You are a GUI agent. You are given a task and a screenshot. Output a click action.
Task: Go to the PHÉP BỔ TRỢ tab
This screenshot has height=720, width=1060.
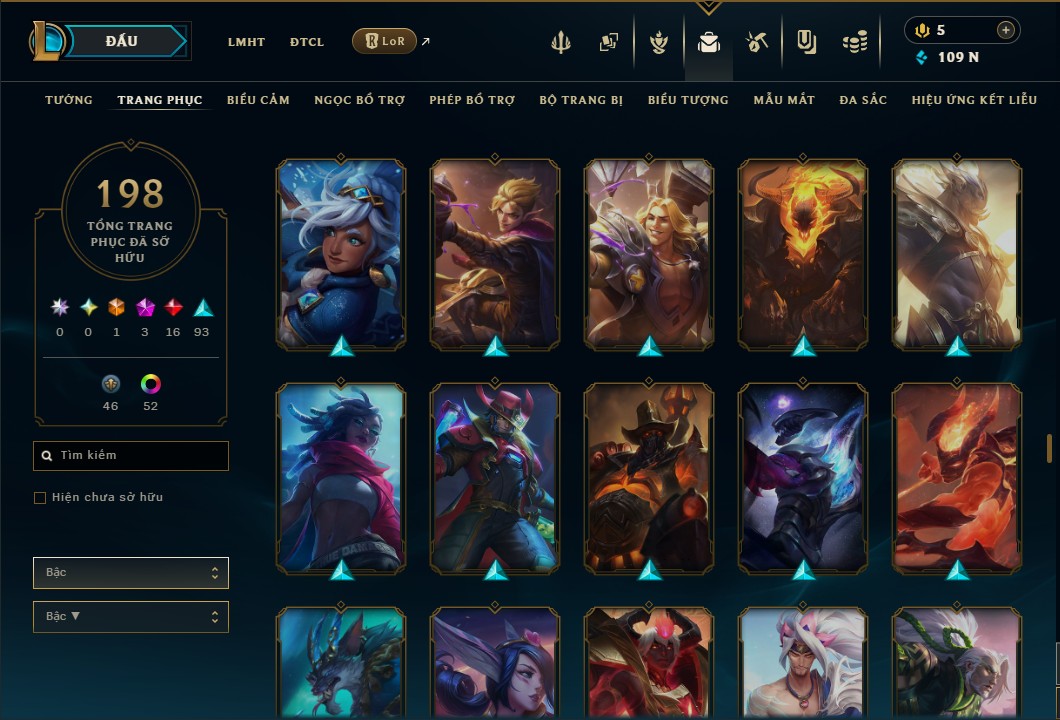(472, 100)
